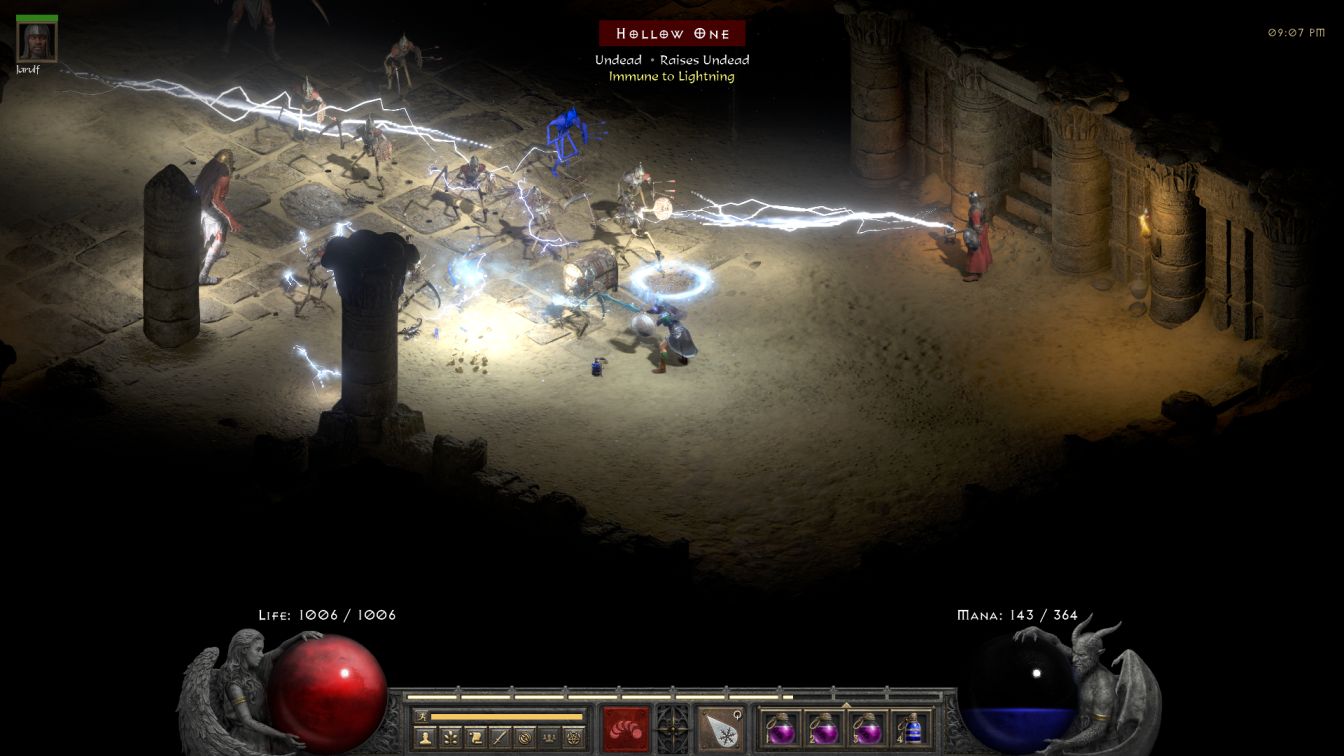Image resolution: width=1344 pixels, height=756 pixels.
Task: Open the character screen silhouette button
Action: click(426, 738)
